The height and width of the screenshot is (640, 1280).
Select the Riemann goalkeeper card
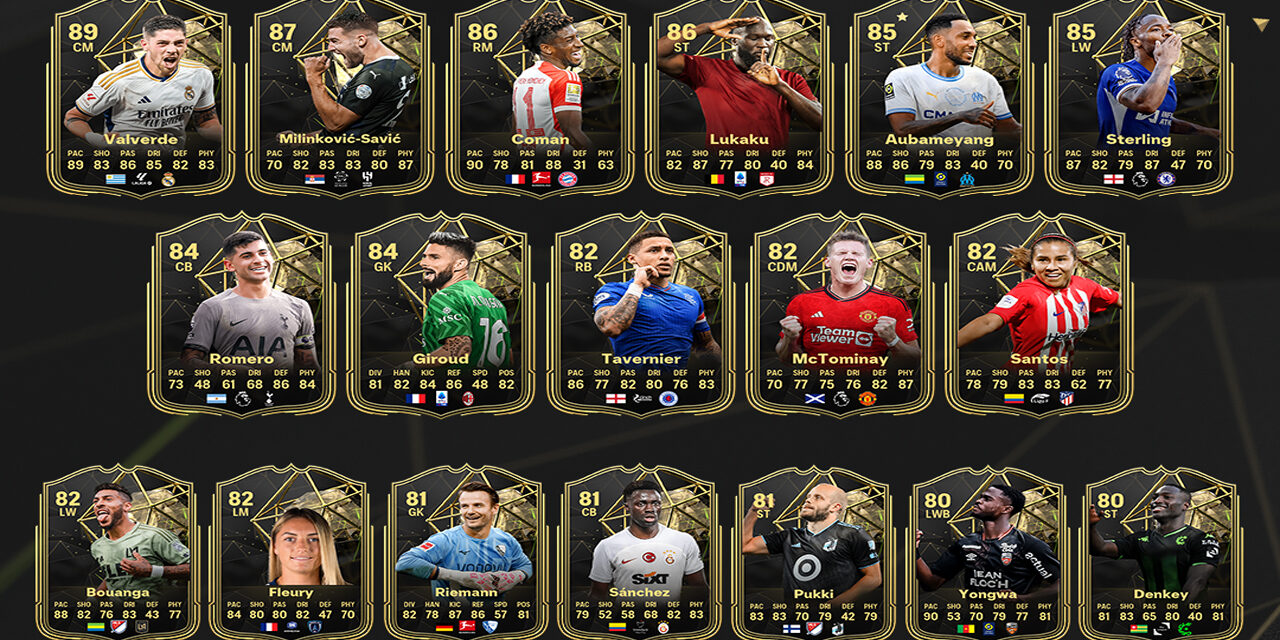point(465,552)
